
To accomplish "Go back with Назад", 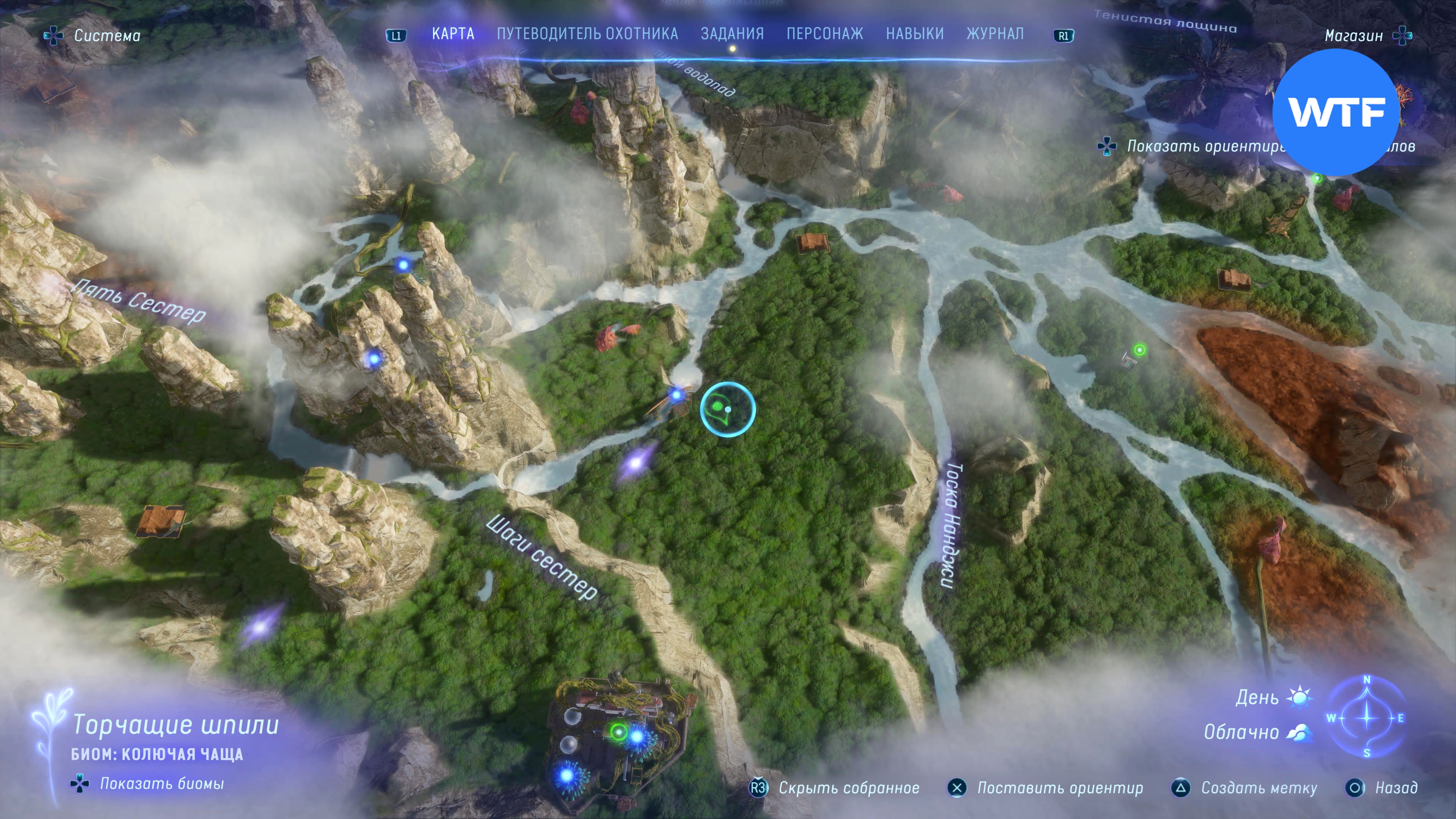I will click(1395, 788).
